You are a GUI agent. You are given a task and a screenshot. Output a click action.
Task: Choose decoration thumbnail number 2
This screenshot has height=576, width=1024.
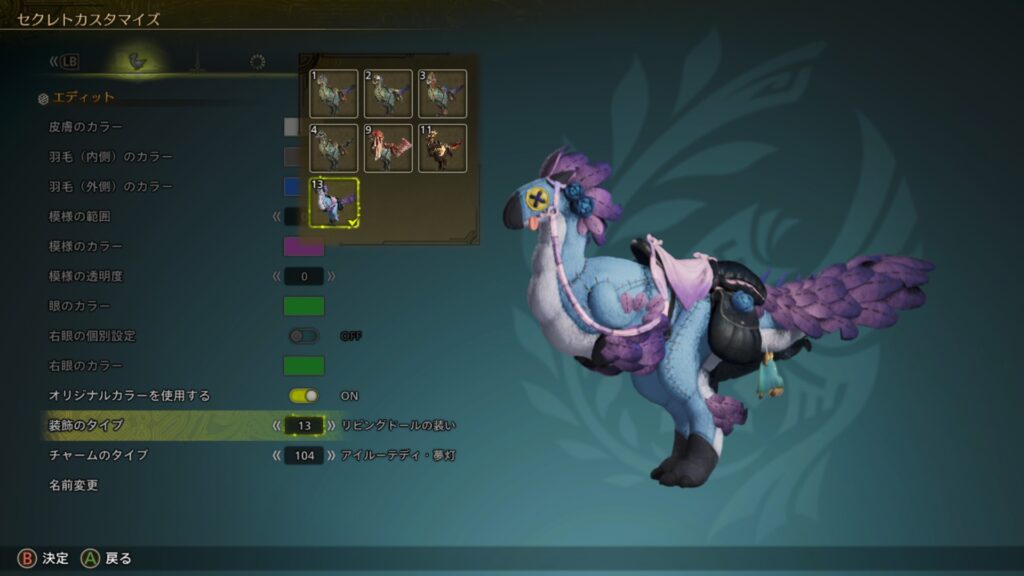coord(388,93)
